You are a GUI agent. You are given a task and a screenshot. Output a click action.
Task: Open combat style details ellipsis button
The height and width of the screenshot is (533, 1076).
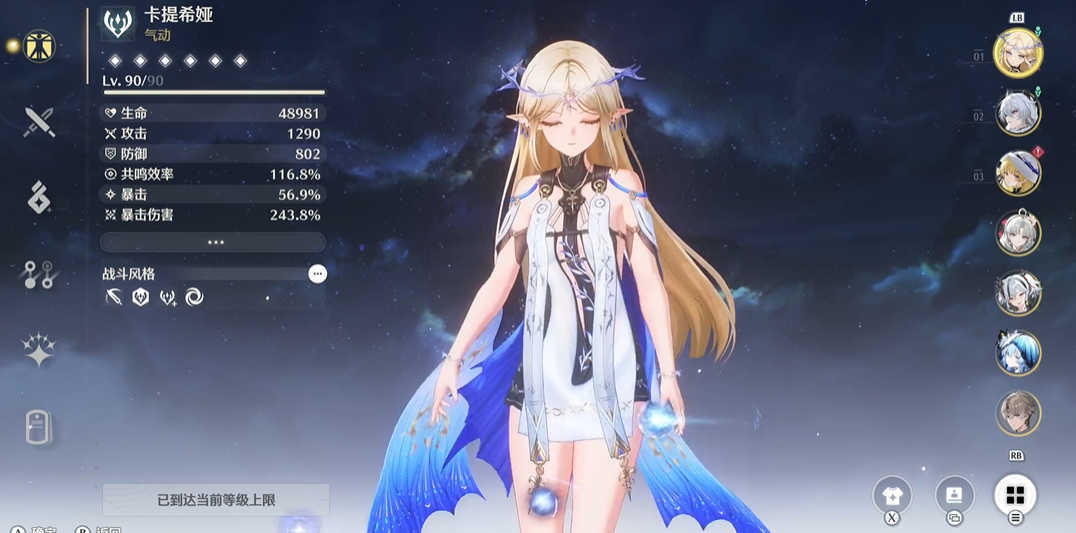(317, 273)
